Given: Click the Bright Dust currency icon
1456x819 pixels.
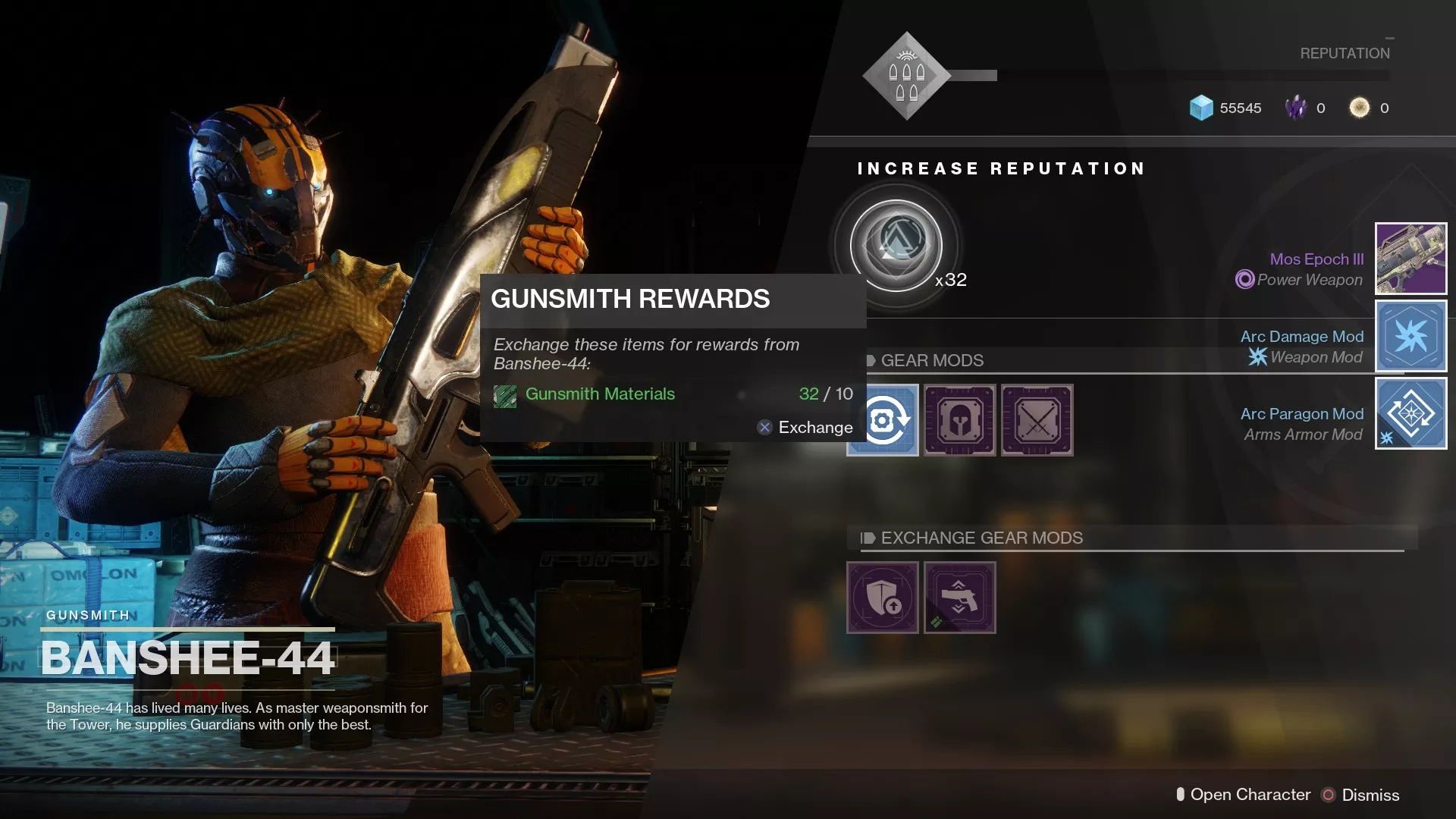Looking at the screenshot, I should click(1360, 108).
